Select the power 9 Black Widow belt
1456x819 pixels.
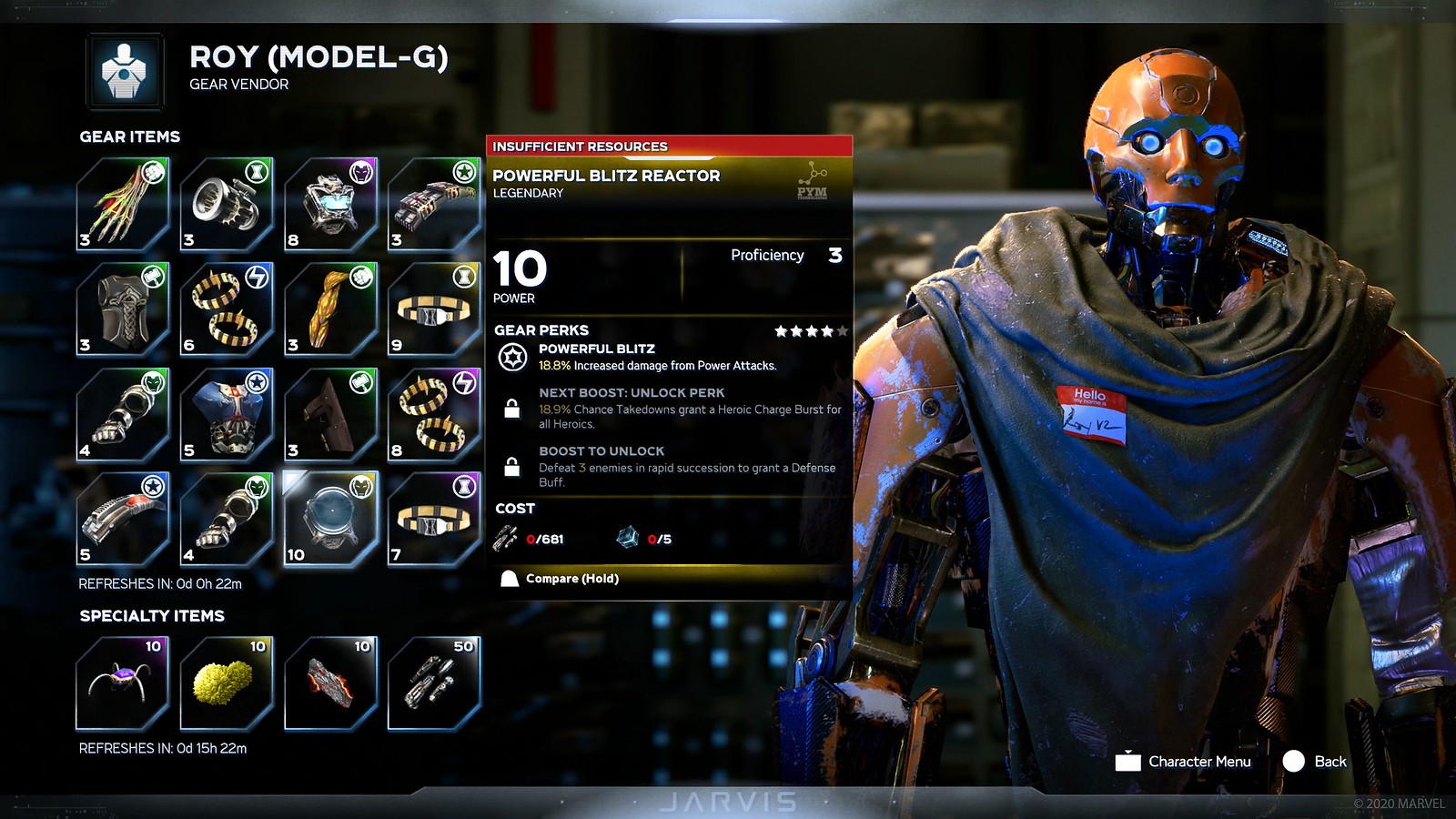(x=434, y=309)
